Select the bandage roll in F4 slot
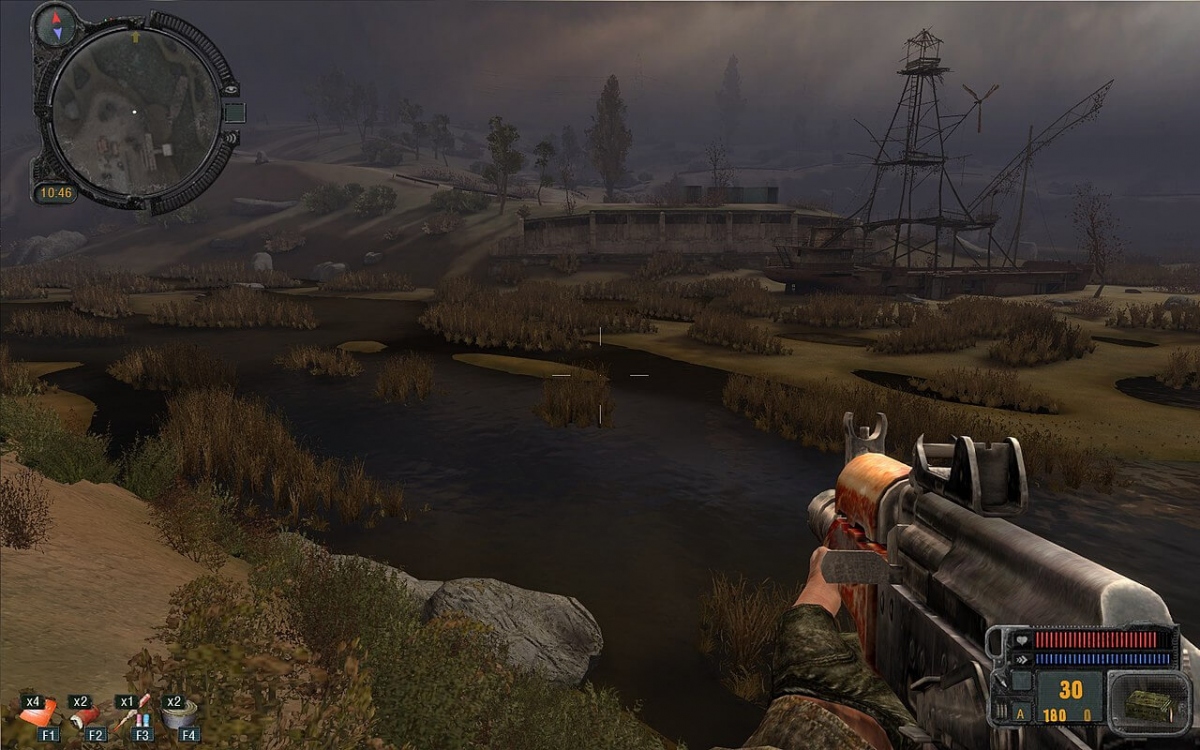This screenshot has height=750, width=1200. pos(181,714)
